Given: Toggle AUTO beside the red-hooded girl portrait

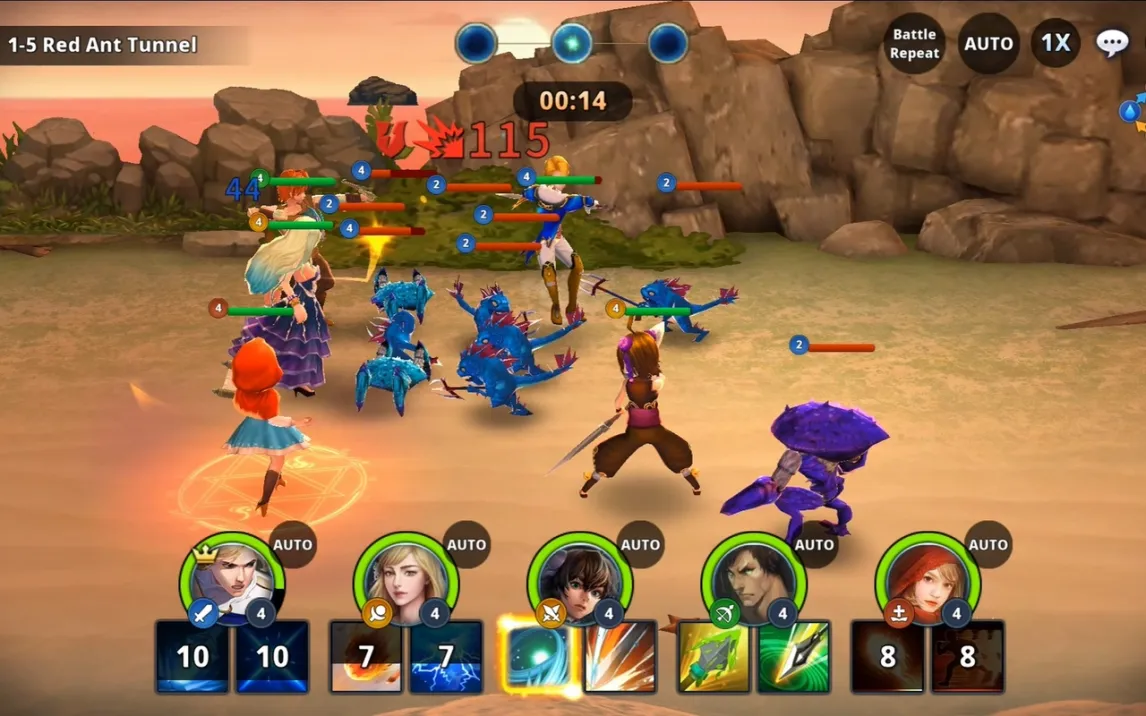Looking at the screenshot, I should [x=989, y=545].
